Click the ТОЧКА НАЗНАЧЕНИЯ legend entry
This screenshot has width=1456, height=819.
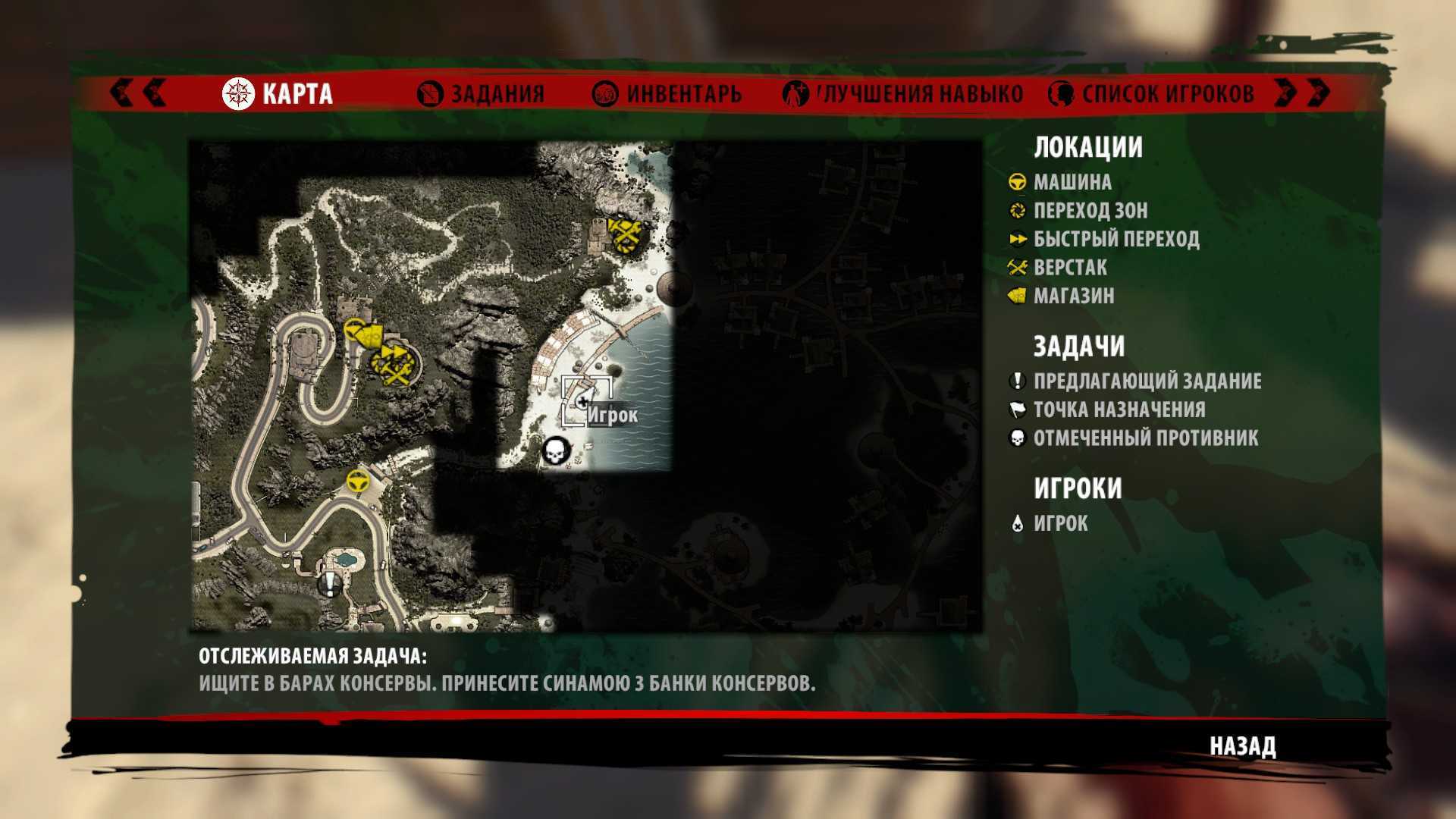point(1119,410)
